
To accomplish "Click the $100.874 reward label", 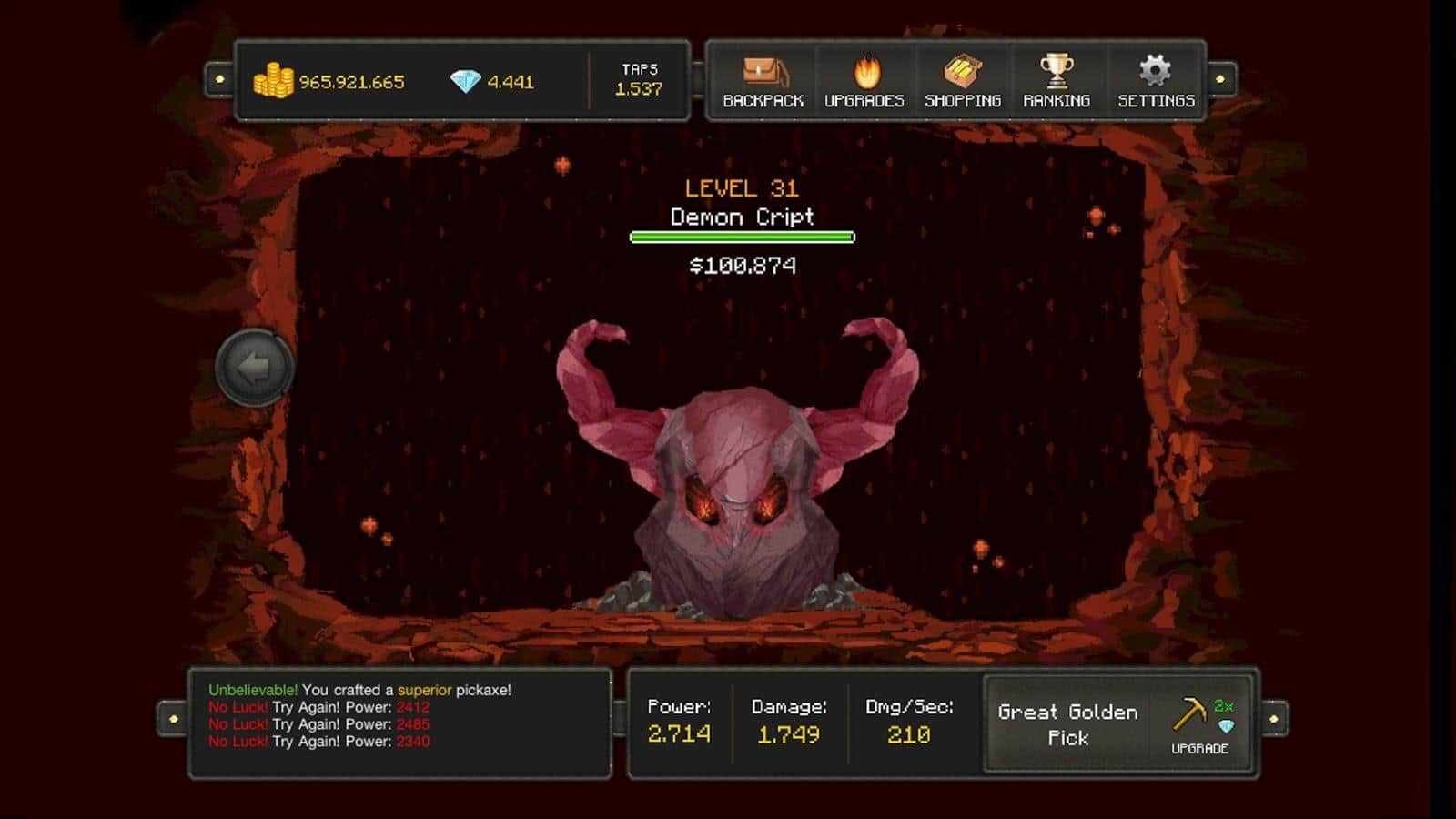I will [741, 266].
